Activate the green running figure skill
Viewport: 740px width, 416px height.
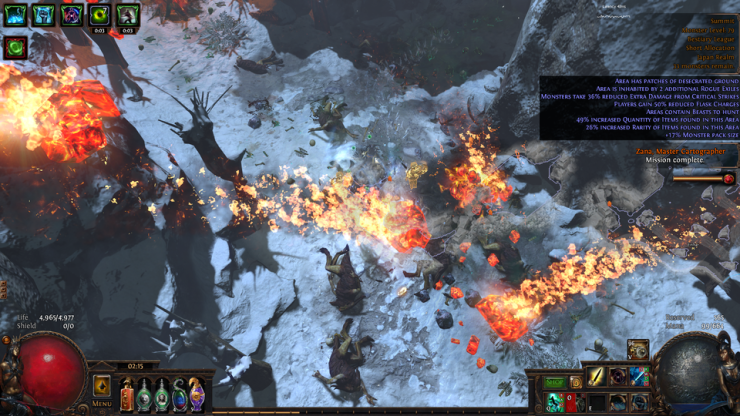(555, 402)
